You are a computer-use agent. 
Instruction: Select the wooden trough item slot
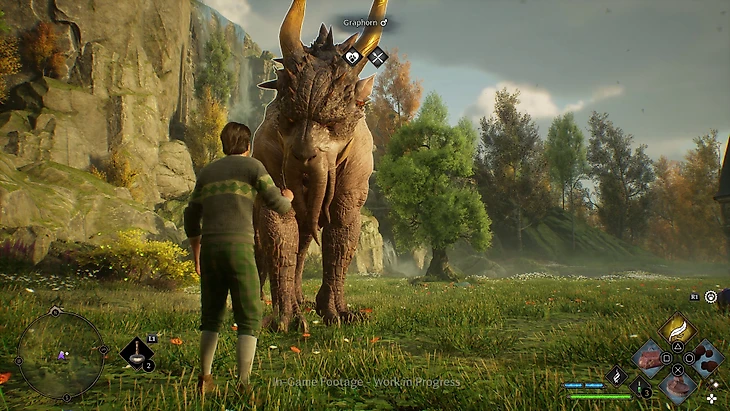(649, 357)
